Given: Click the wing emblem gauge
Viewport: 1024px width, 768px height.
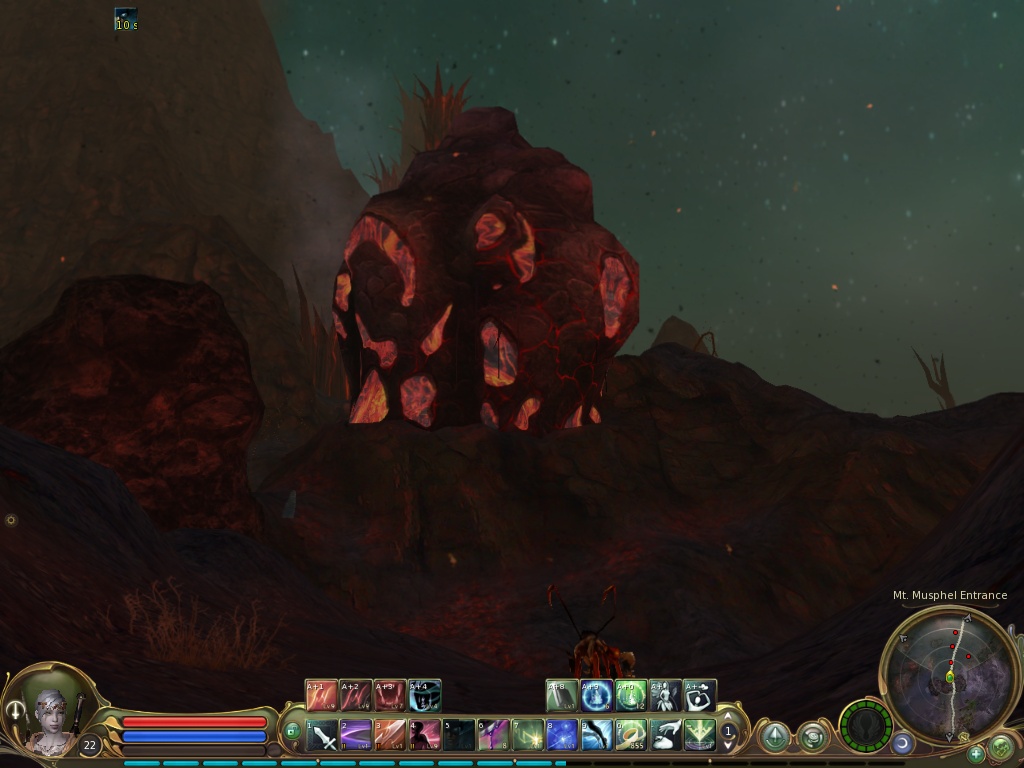Looking at the screenshot, I should click(865, 726).
